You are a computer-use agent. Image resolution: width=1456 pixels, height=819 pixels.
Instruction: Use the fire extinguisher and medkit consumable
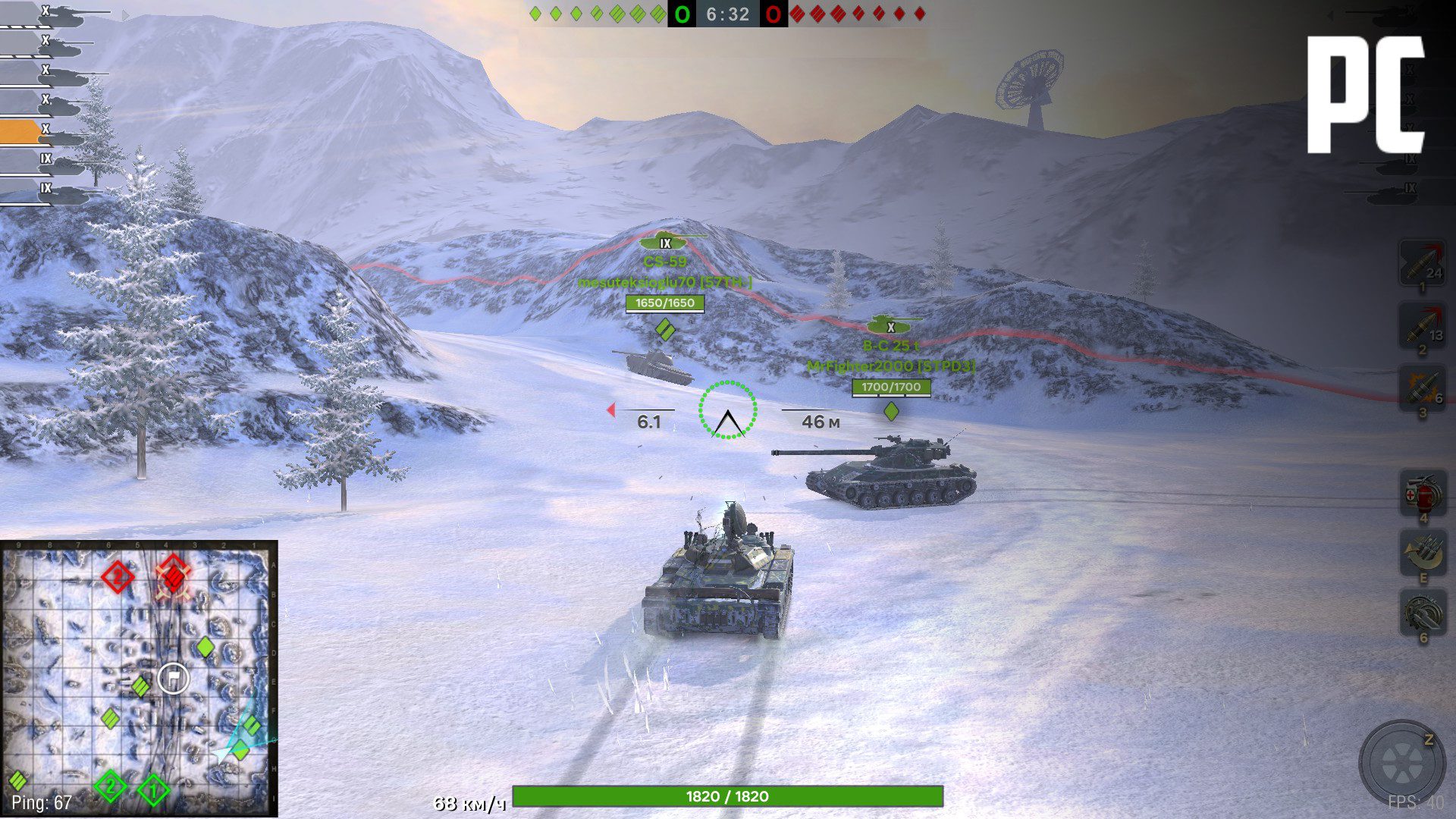(x=1422, y=493)
